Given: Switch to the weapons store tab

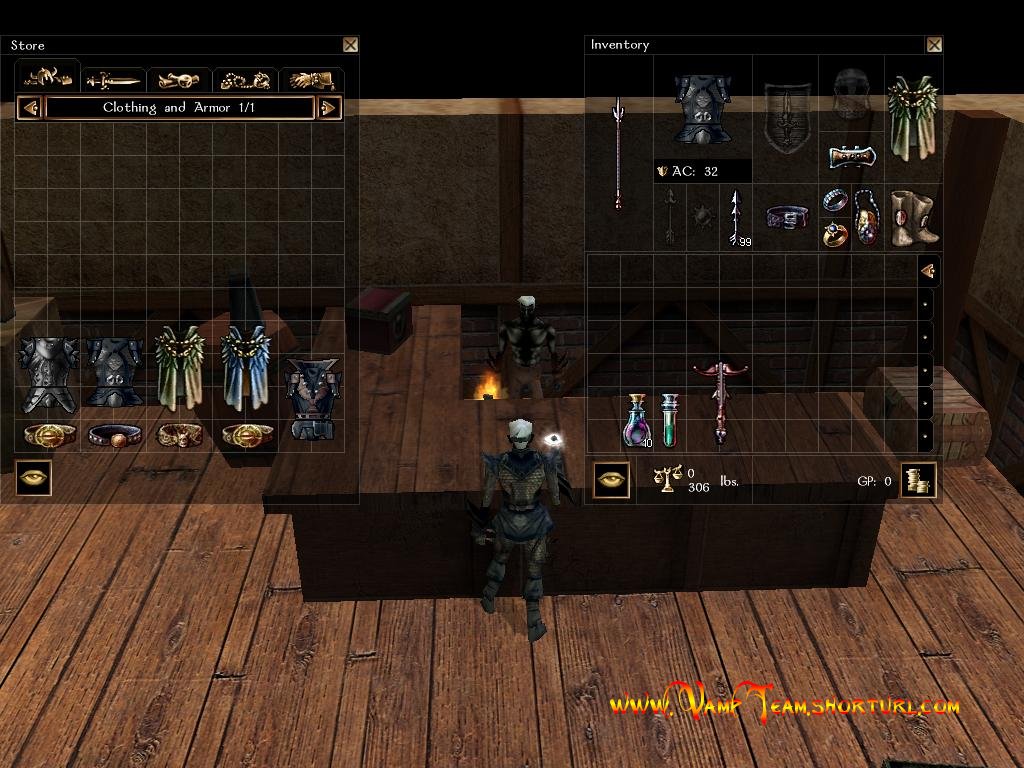Looking at the screenshot, I should click(113, 80).
